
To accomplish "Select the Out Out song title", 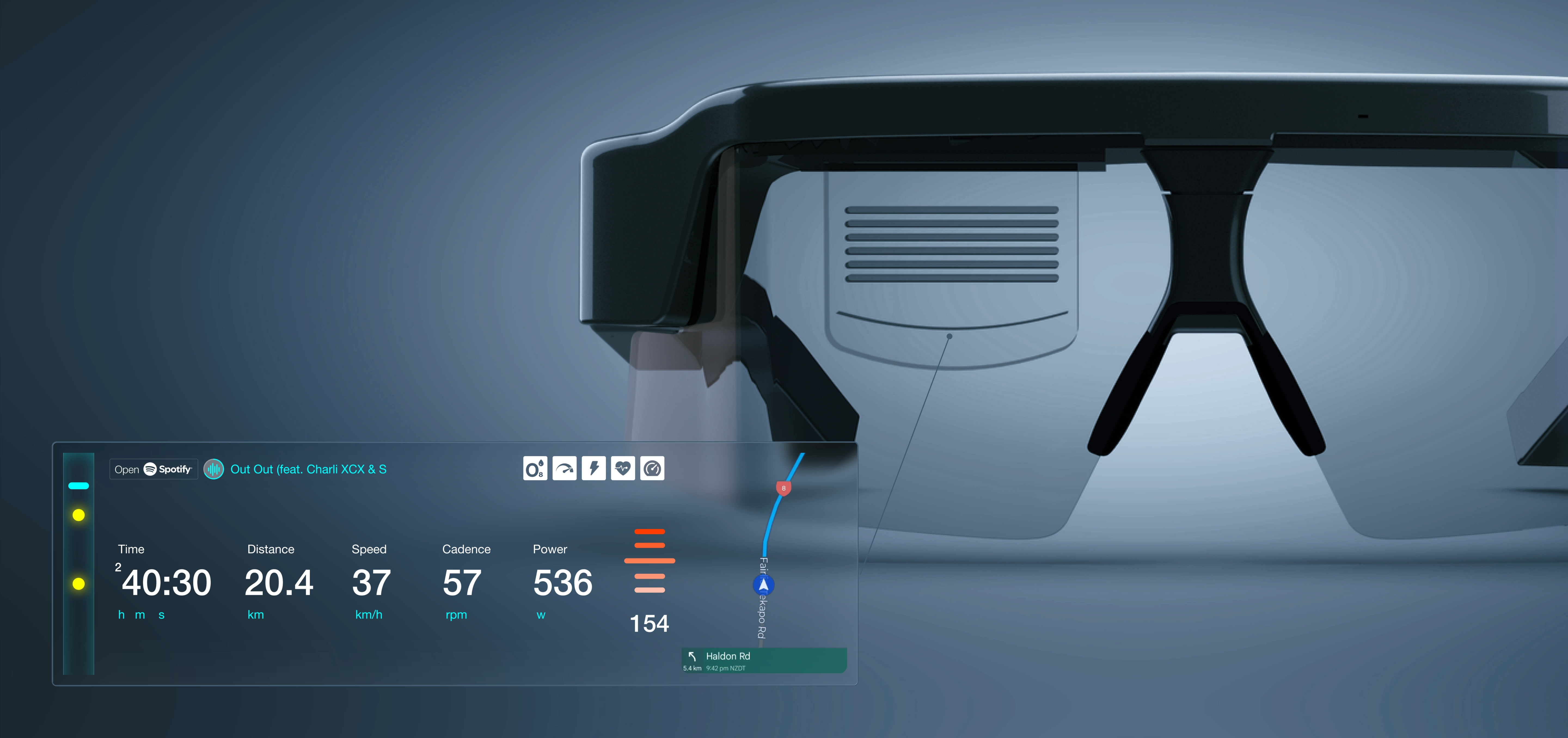I will (308, 469).
